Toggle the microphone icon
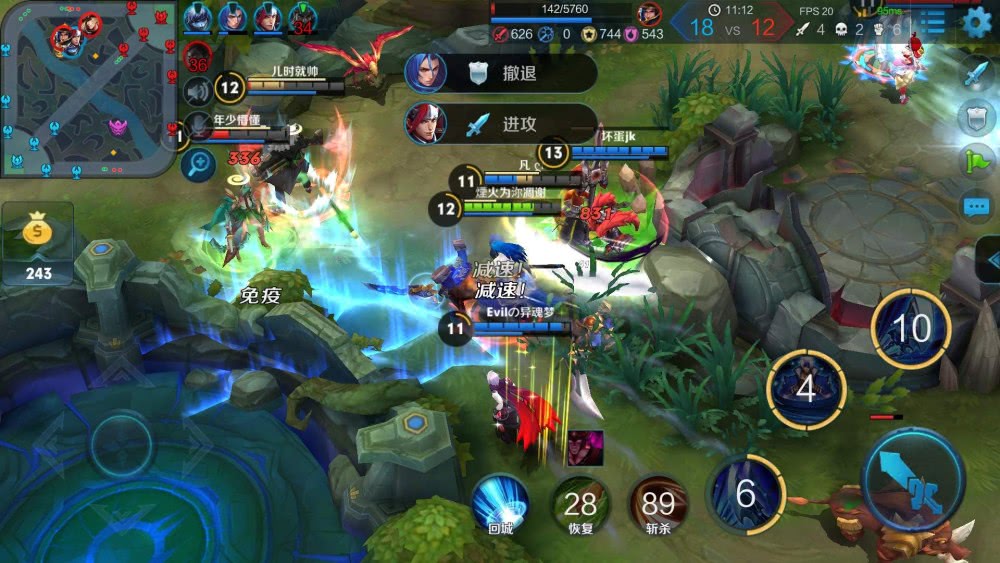This screenshot has width=1000, height=563. [197, 126]
